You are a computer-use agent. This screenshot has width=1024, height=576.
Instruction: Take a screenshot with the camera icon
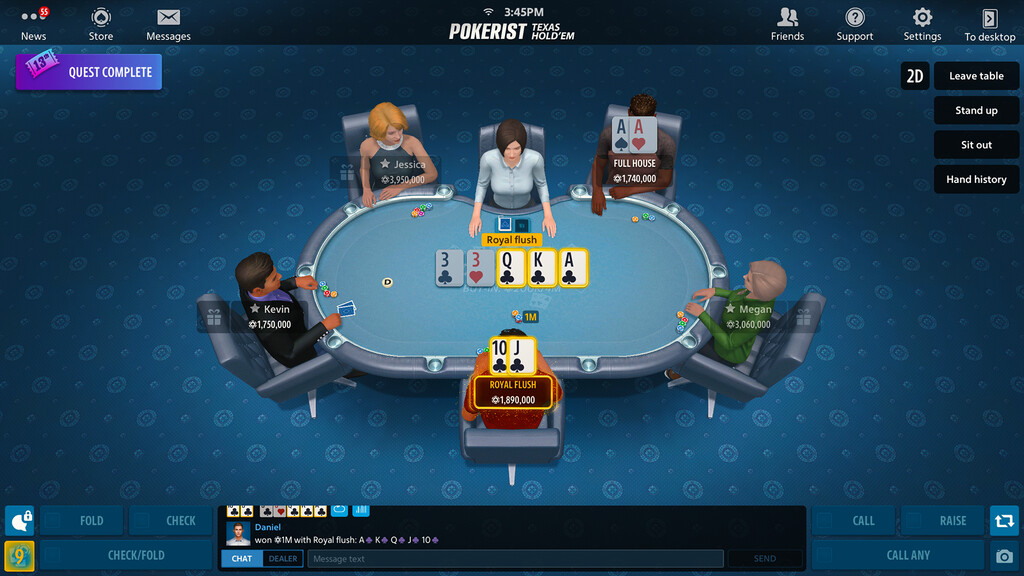point(1004,556)
